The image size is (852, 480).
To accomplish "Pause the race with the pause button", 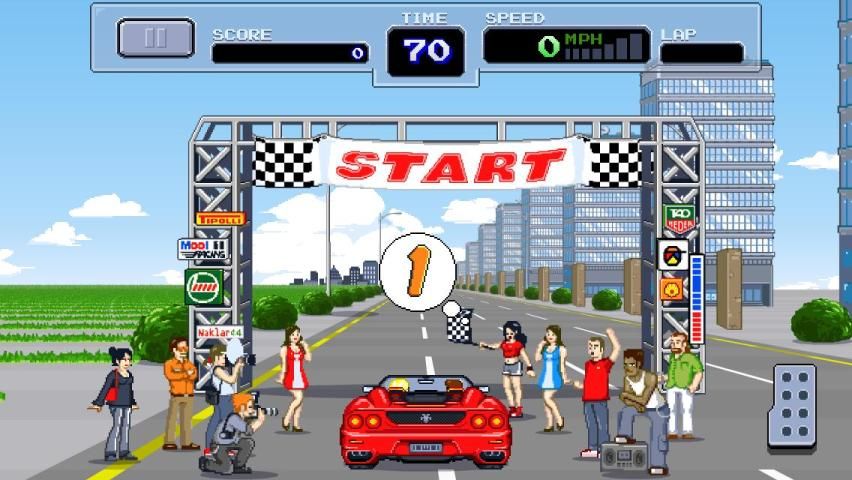I will point(155,38).
